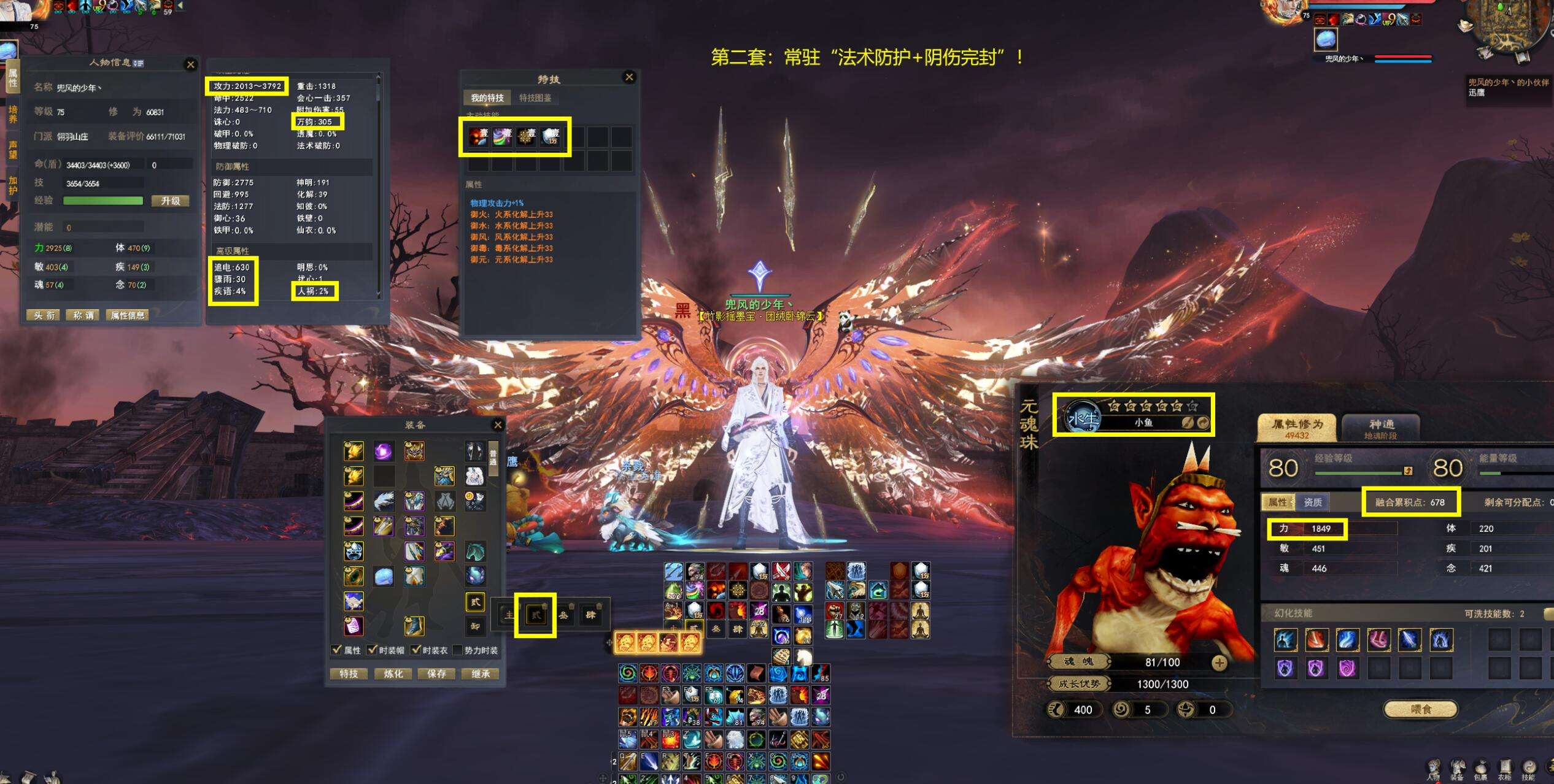Add 魂魄 with the plus button

1219,663
